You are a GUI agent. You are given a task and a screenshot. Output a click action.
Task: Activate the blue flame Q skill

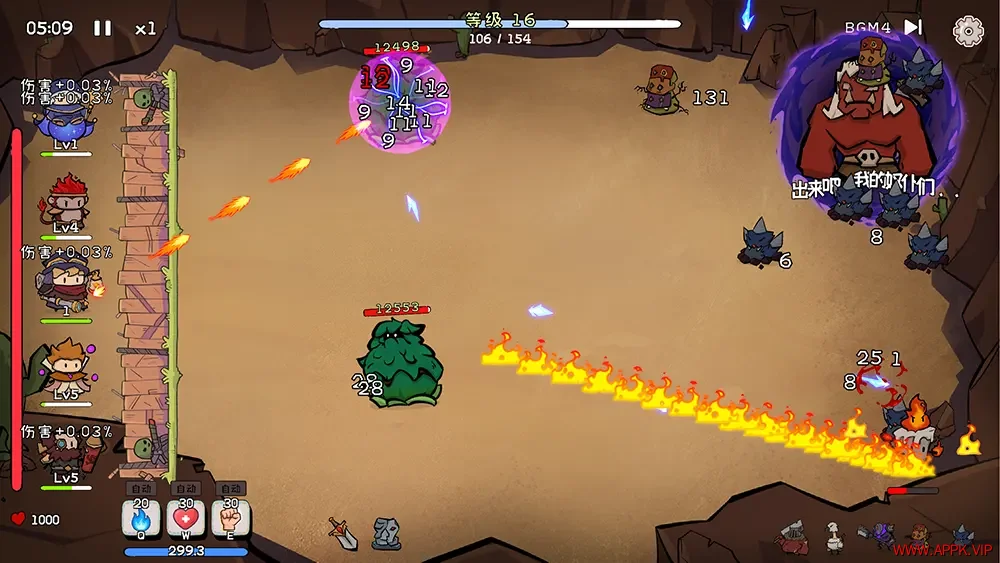point(141,518)
